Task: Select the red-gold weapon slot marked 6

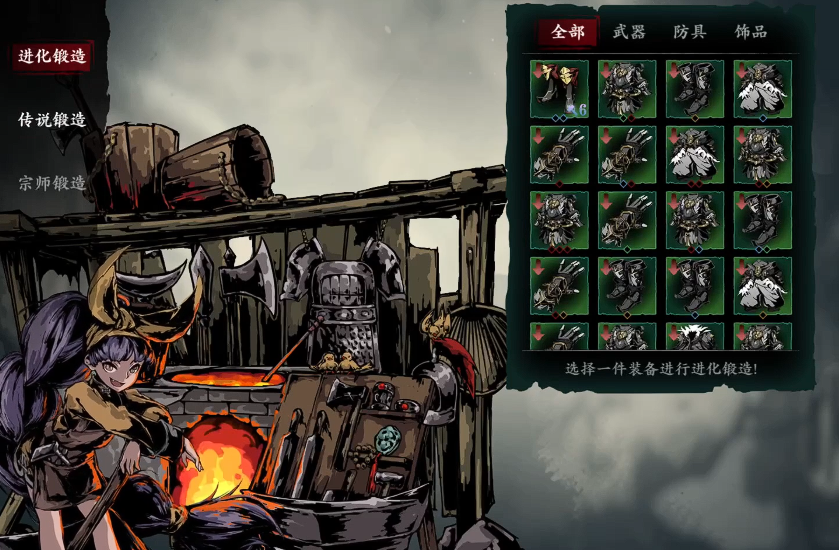Action: click(x=559, y=89)
